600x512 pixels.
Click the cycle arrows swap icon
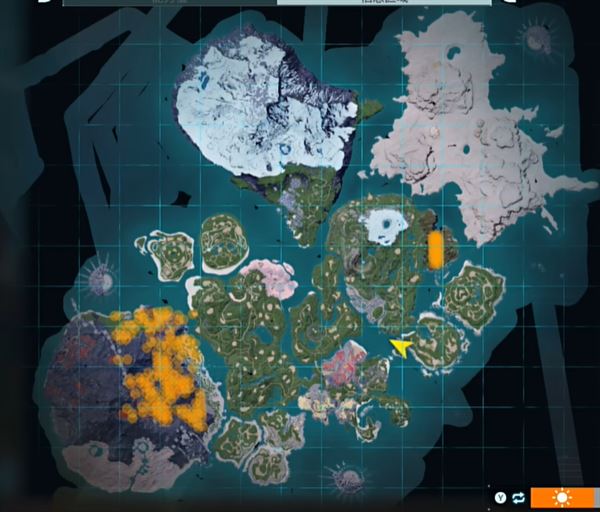pos(518,497)
